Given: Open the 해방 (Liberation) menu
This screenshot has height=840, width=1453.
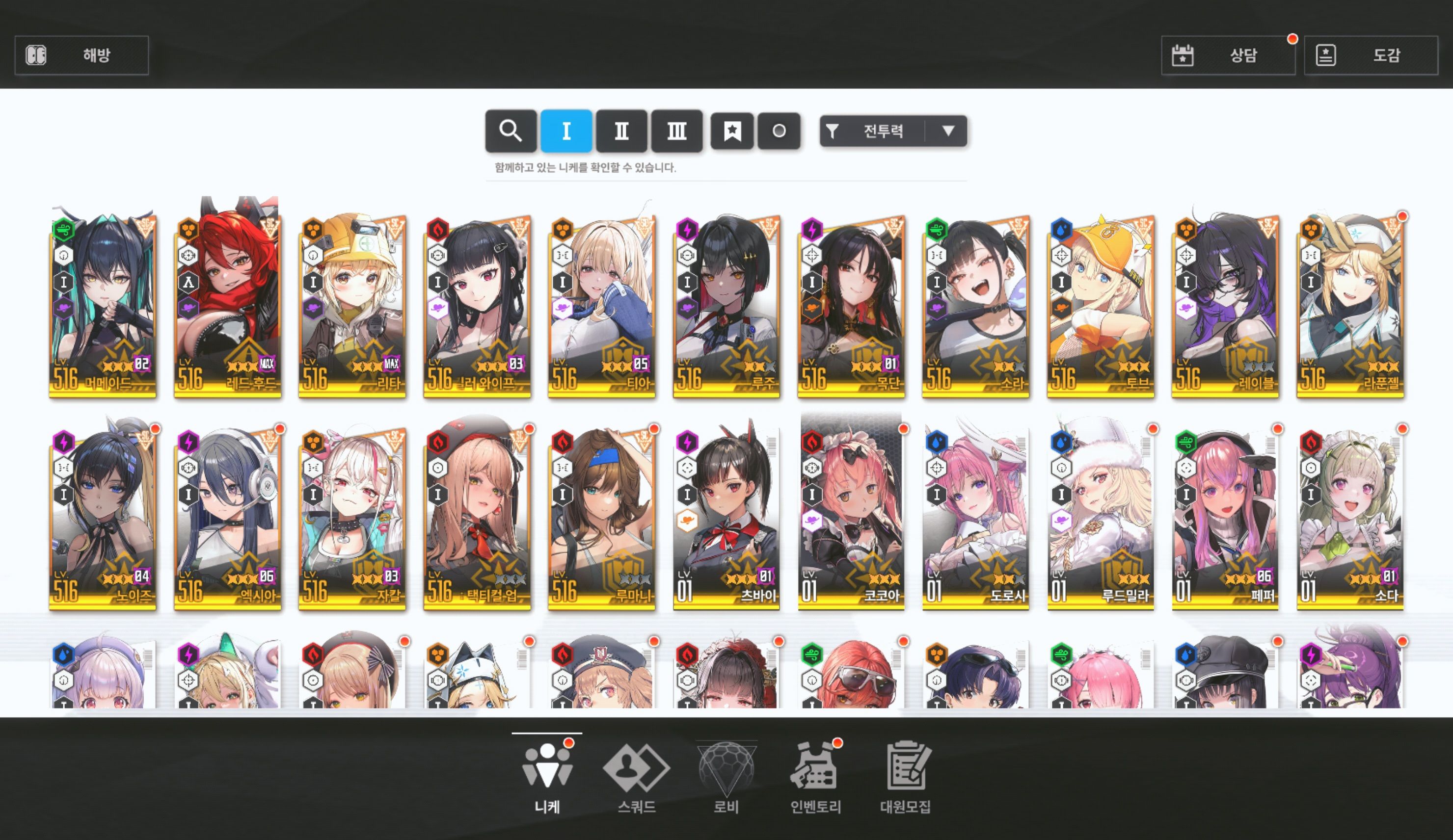Looking at the screenshot, I should tap(81, 55).
